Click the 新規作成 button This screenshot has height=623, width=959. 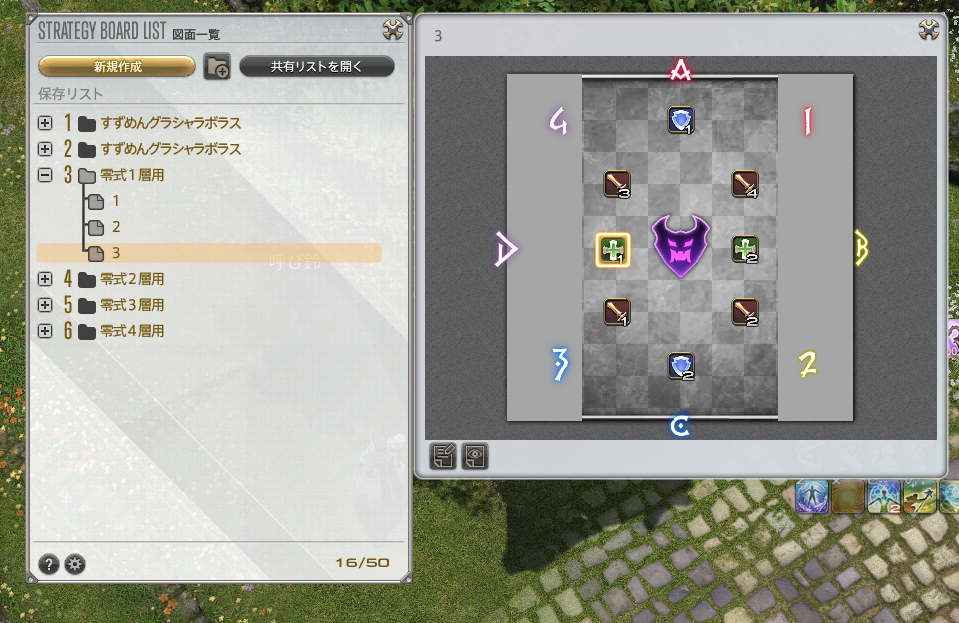click(117, 67)
